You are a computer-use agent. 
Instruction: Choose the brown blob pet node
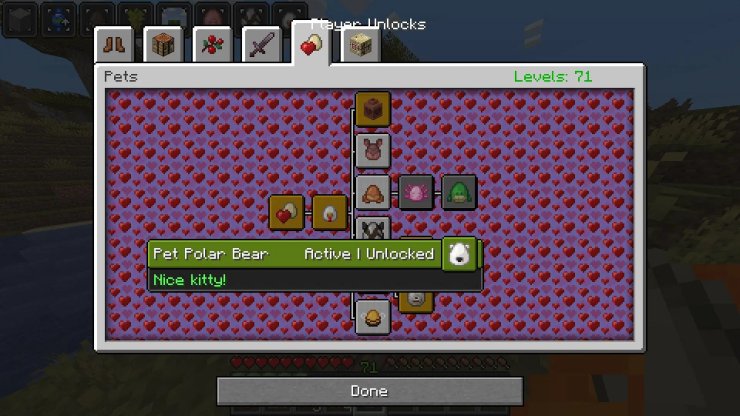[373, 192]
